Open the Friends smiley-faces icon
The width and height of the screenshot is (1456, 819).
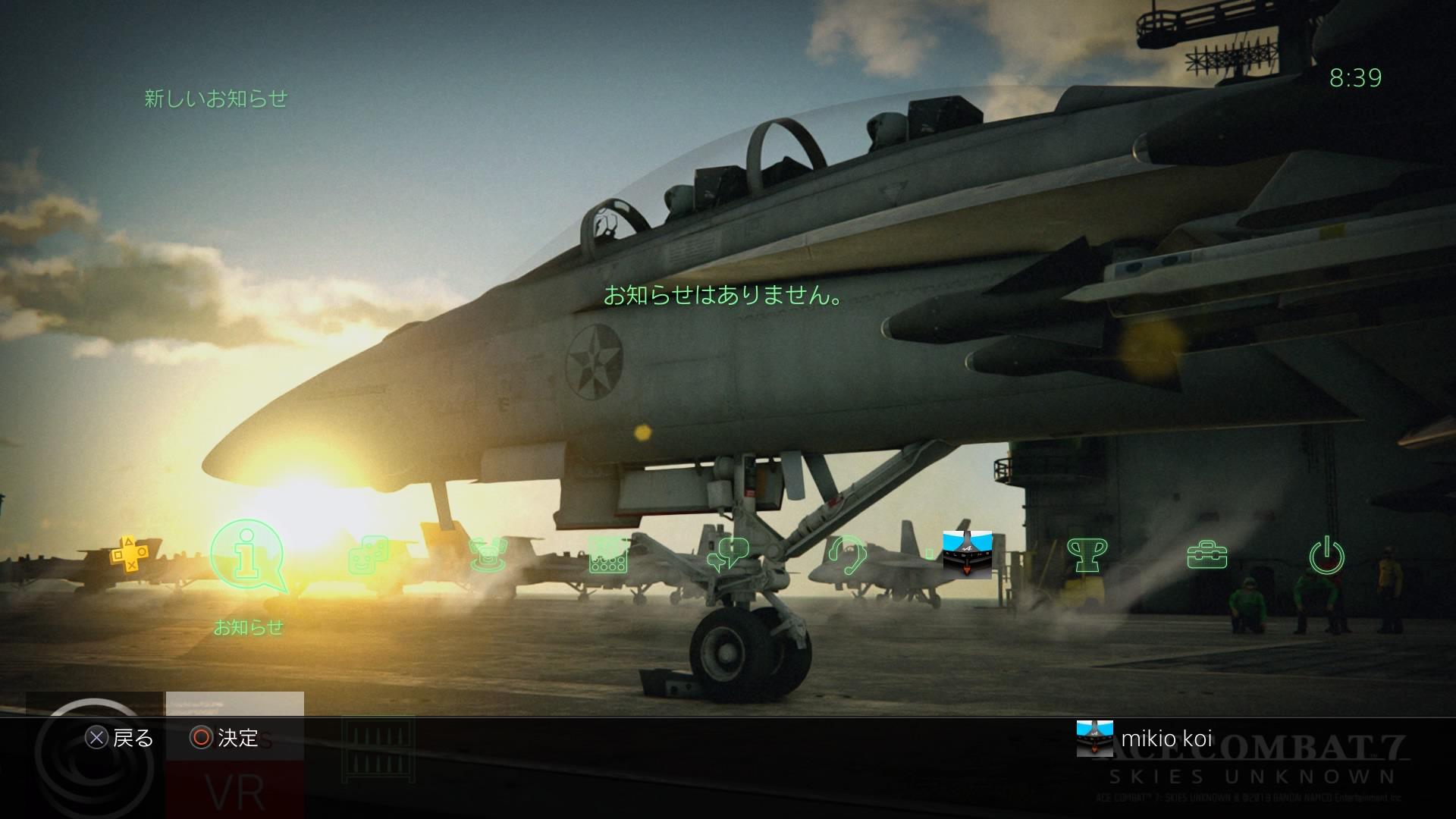click(369, 555)
